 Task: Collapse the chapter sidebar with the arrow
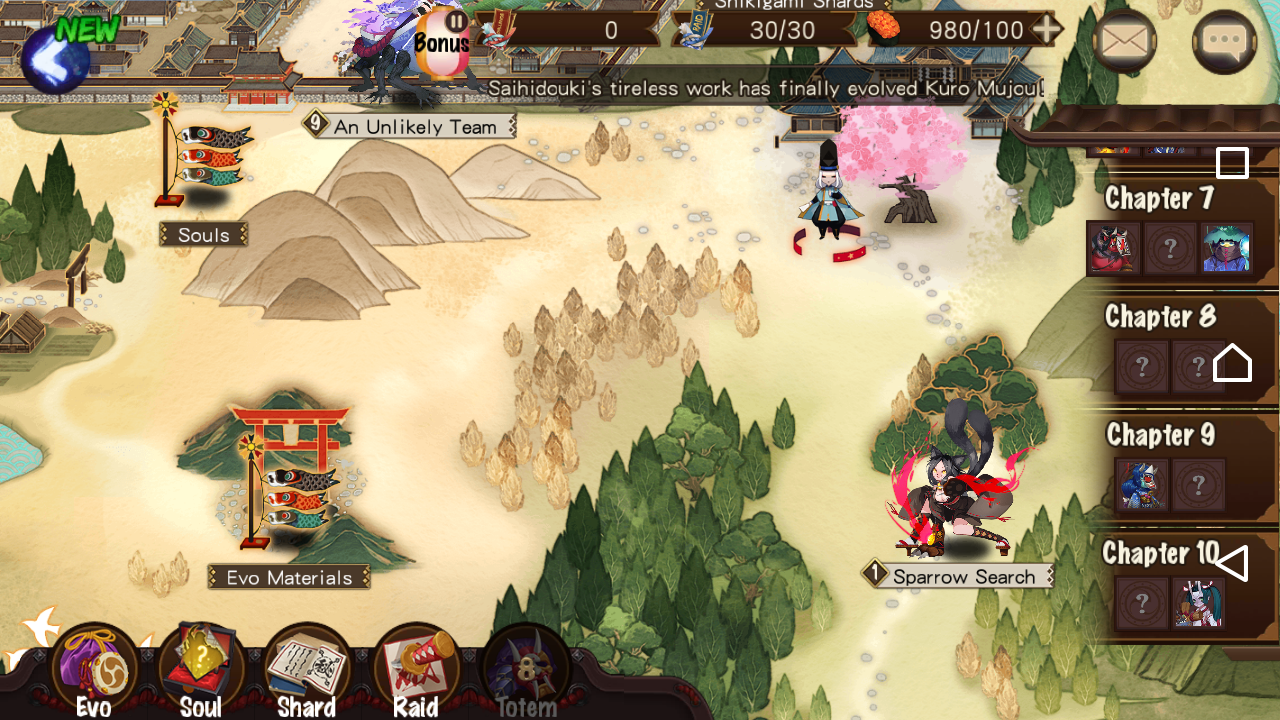point(1234,563)
